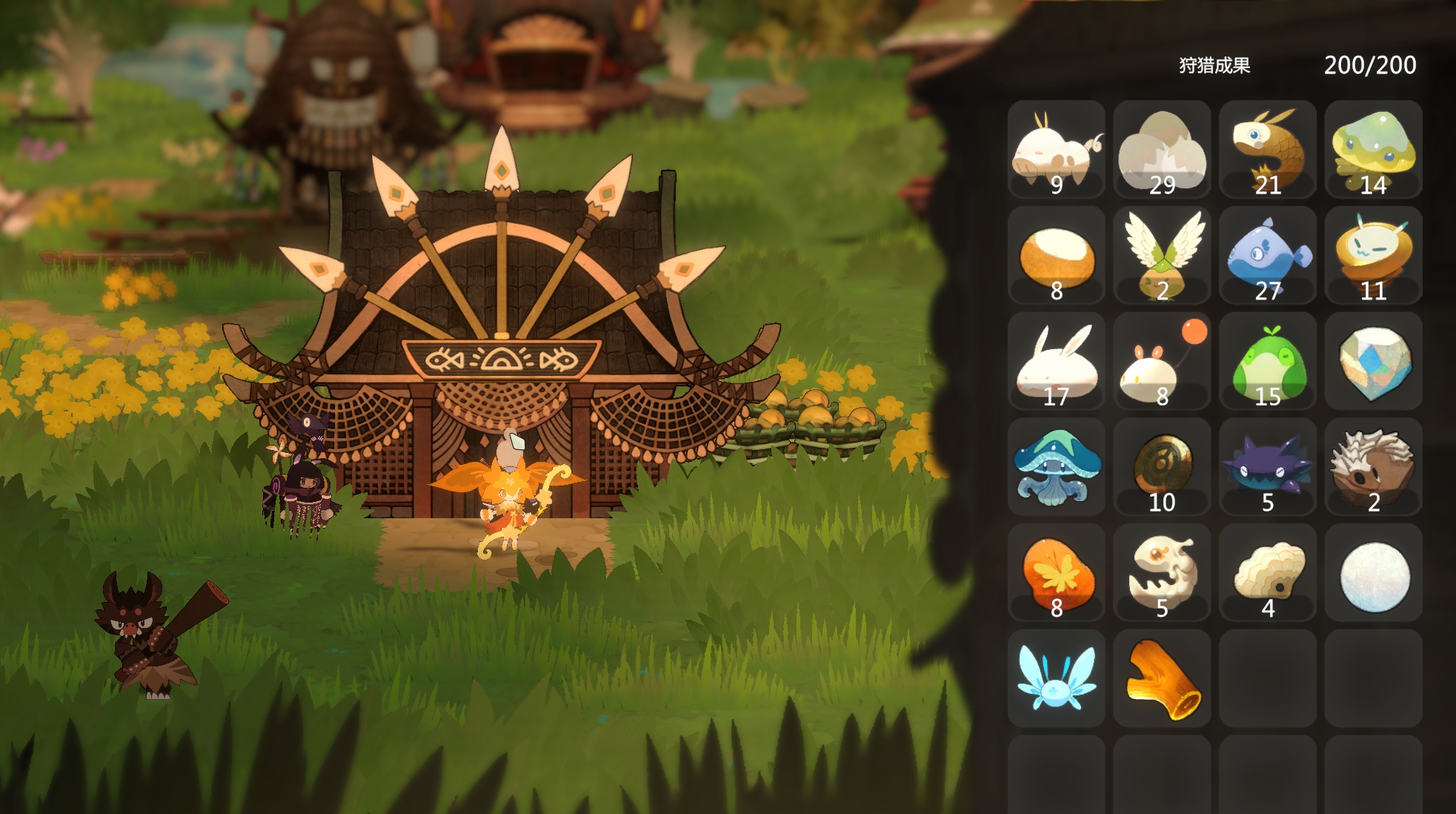Screen dimensions: 1456x814
Task: Select the blue fish item slot
Action: coord(1267,256)
